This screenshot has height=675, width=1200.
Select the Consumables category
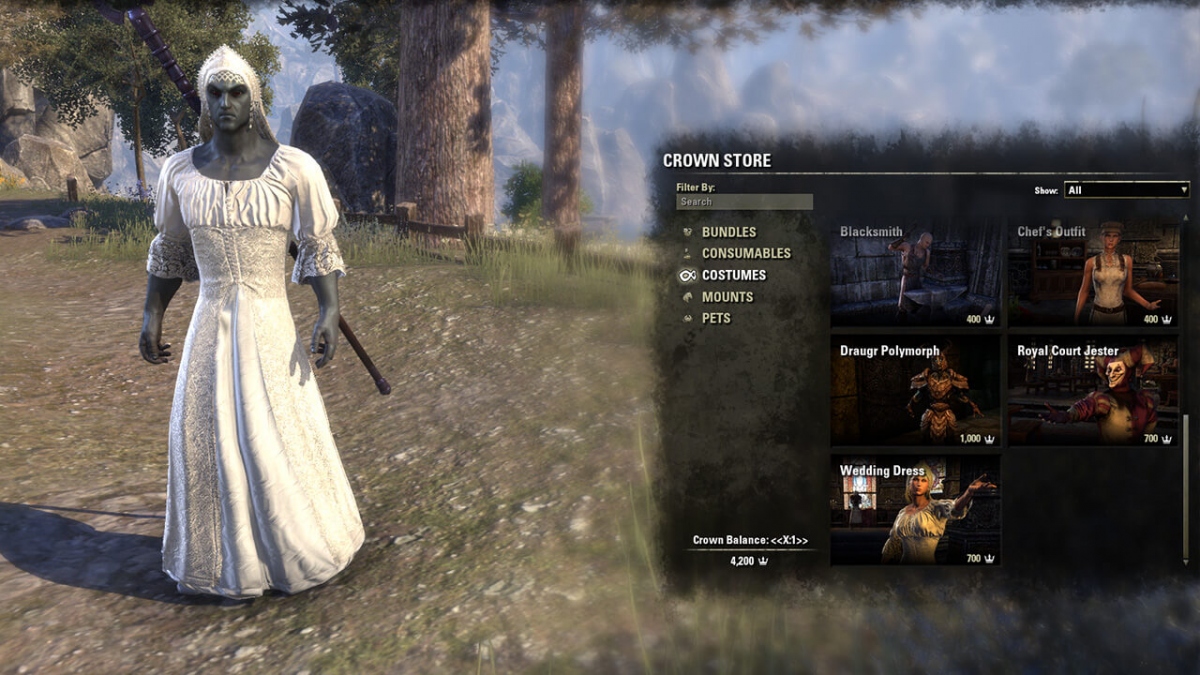[745, 254]
